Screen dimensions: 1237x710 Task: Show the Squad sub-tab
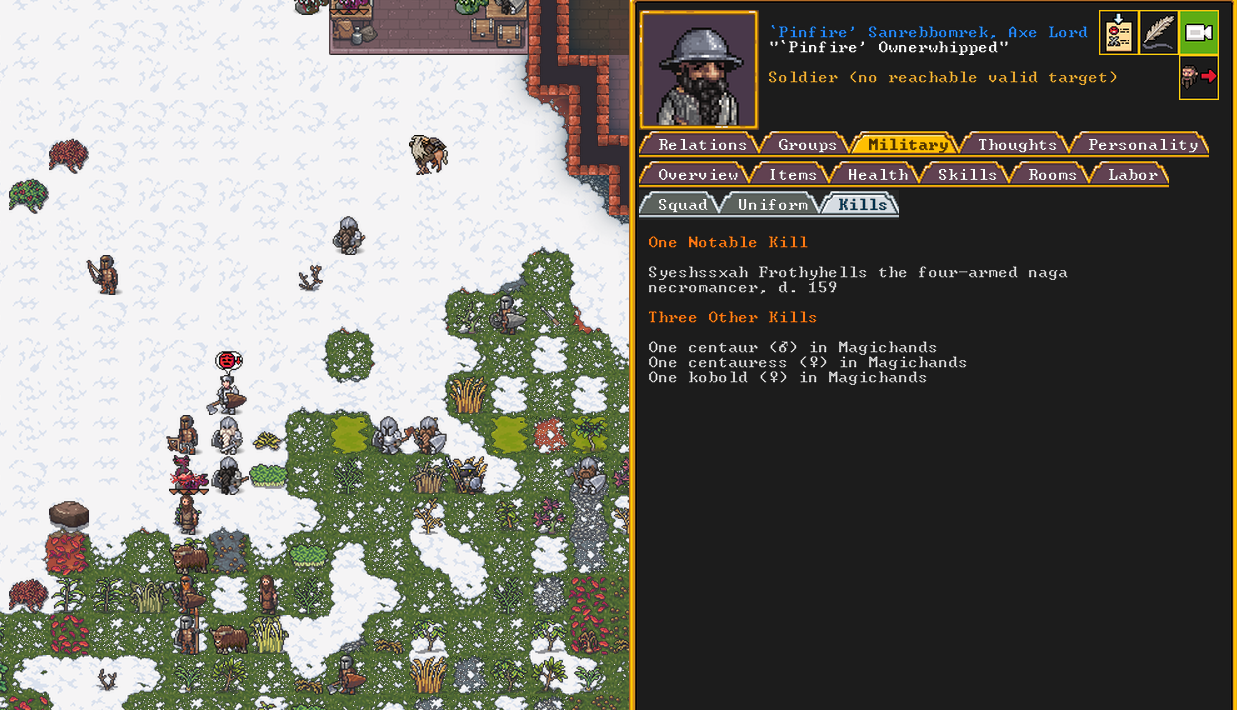click(x=682, y=205)
